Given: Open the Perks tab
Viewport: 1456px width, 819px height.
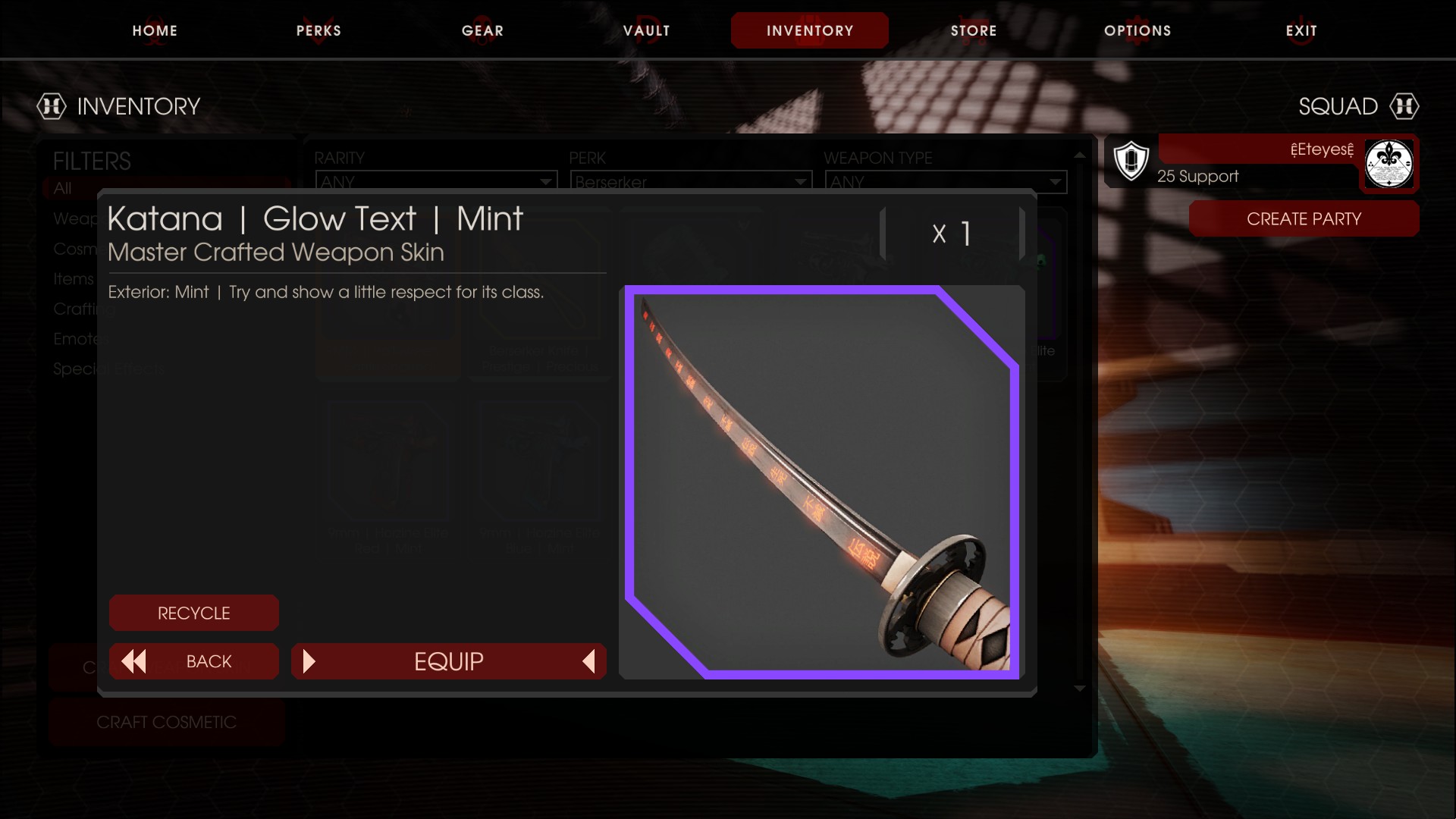Looking at the screenshot, I should click(318, 30).
